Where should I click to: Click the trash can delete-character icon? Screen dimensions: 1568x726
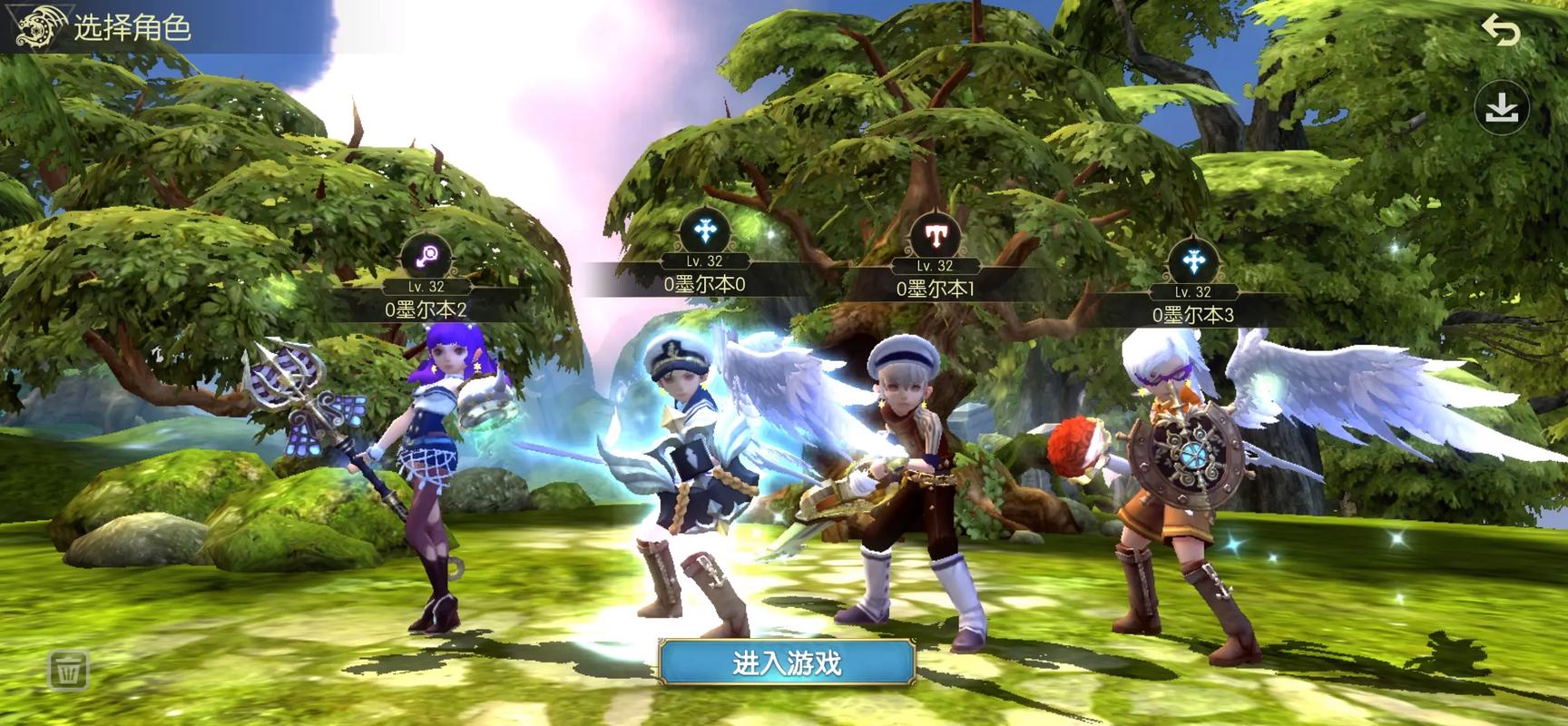coord(68,671)
